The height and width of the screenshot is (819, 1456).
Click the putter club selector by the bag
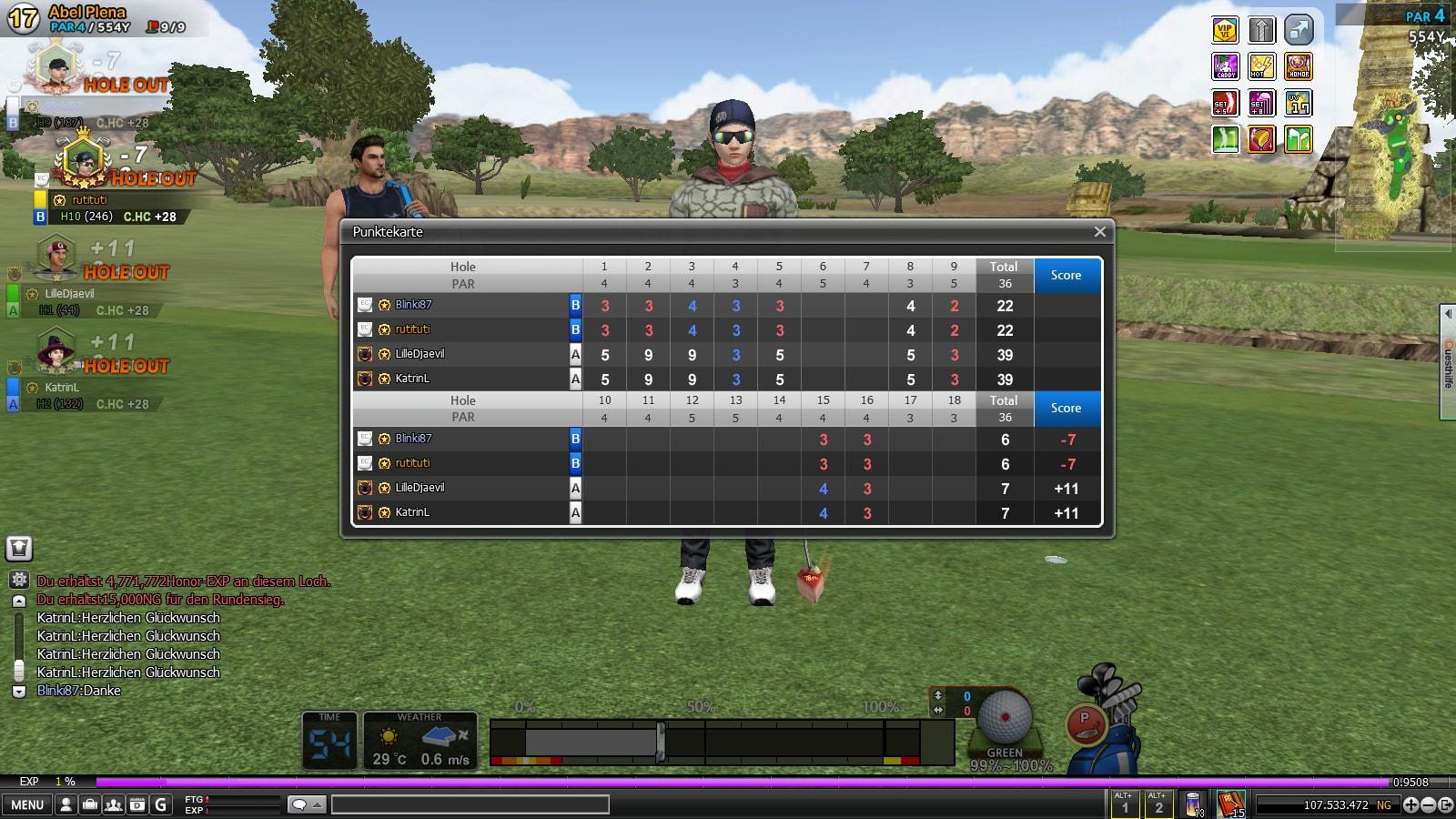point(1085,724)
